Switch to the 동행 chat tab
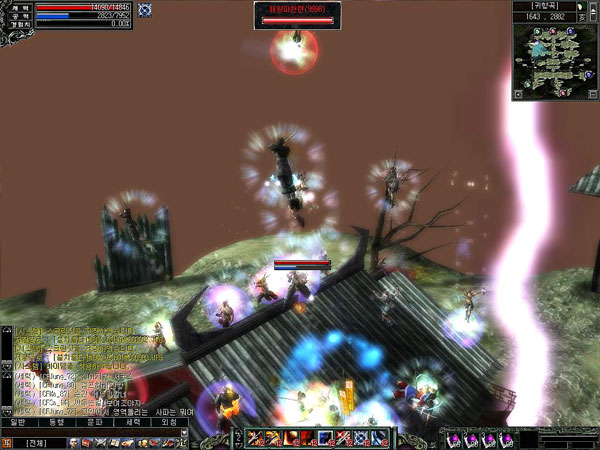The image size is (600, 450). tap(56, 422)
